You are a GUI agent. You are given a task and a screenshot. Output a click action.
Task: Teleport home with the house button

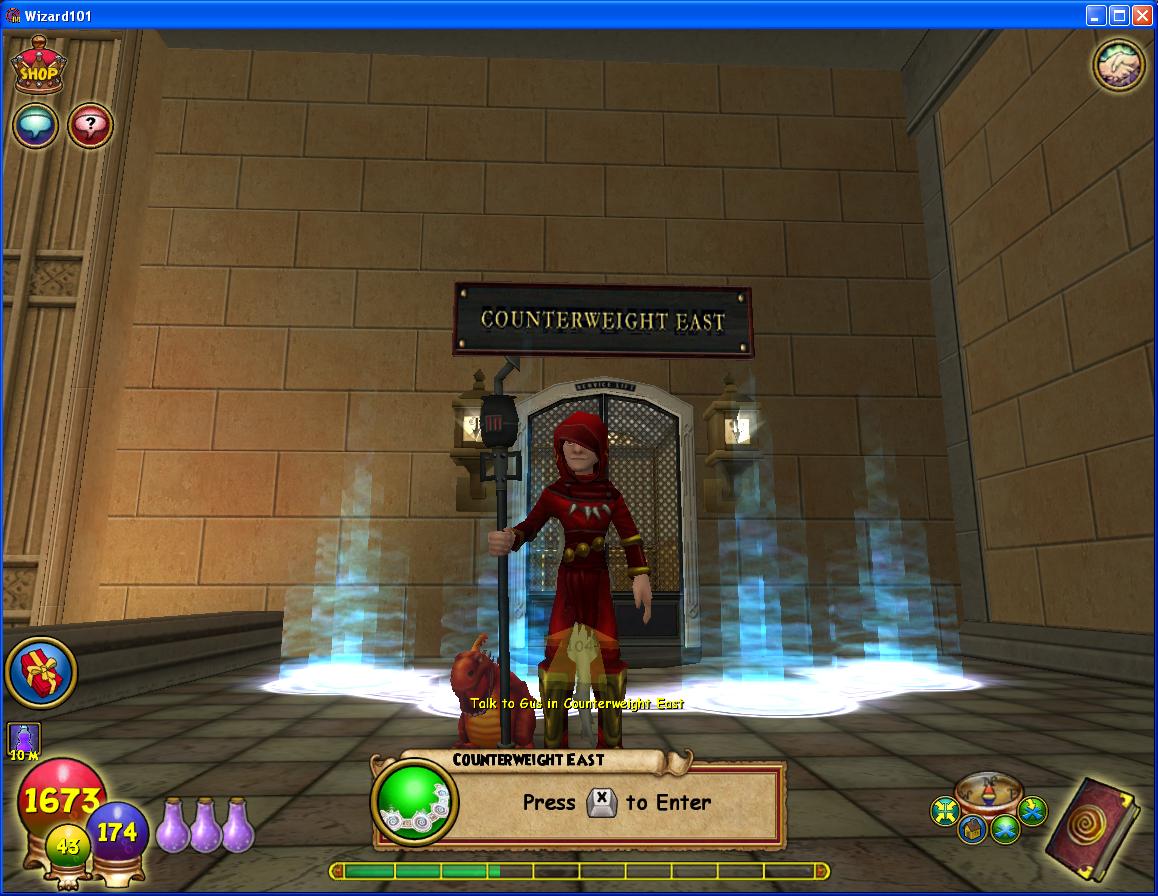coord(973,829)
